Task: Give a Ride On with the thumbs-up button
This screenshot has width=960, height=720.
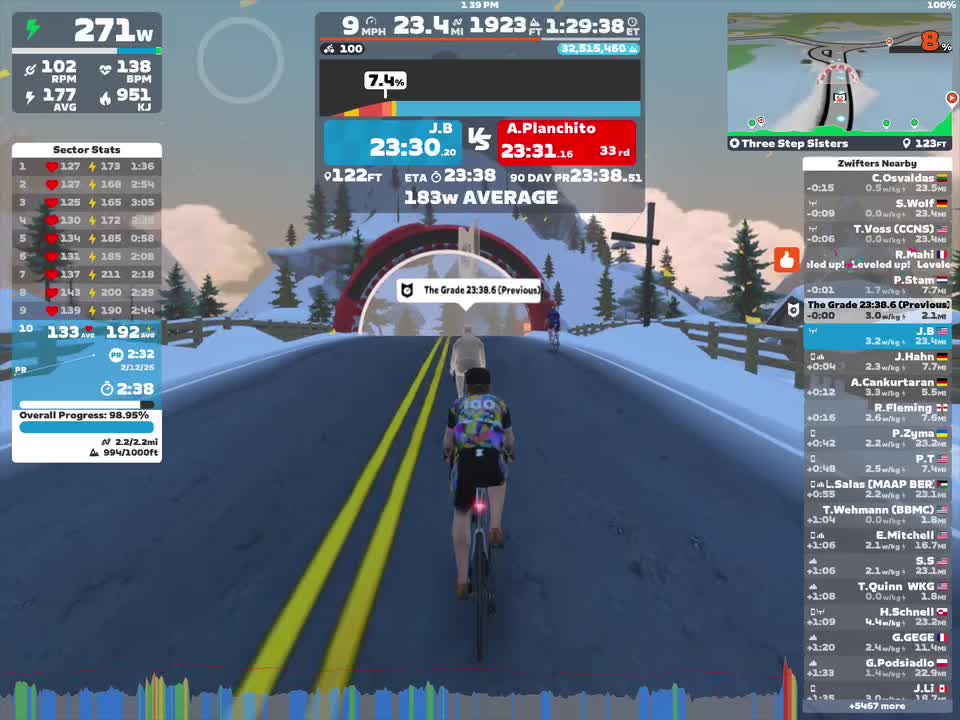Action: [787, 260]
